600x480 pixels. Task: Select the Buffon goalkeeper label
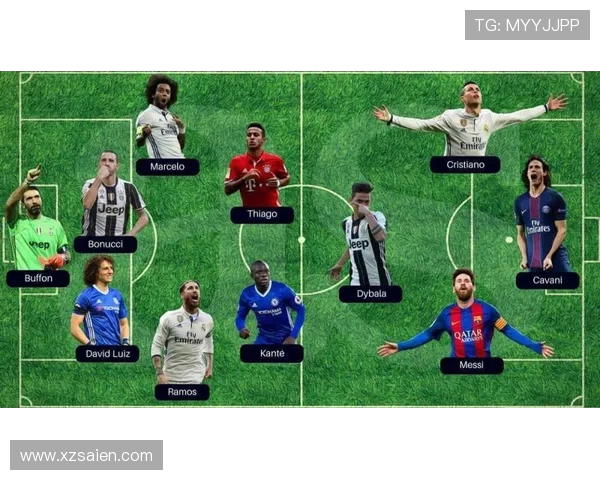tap(38, 279)
